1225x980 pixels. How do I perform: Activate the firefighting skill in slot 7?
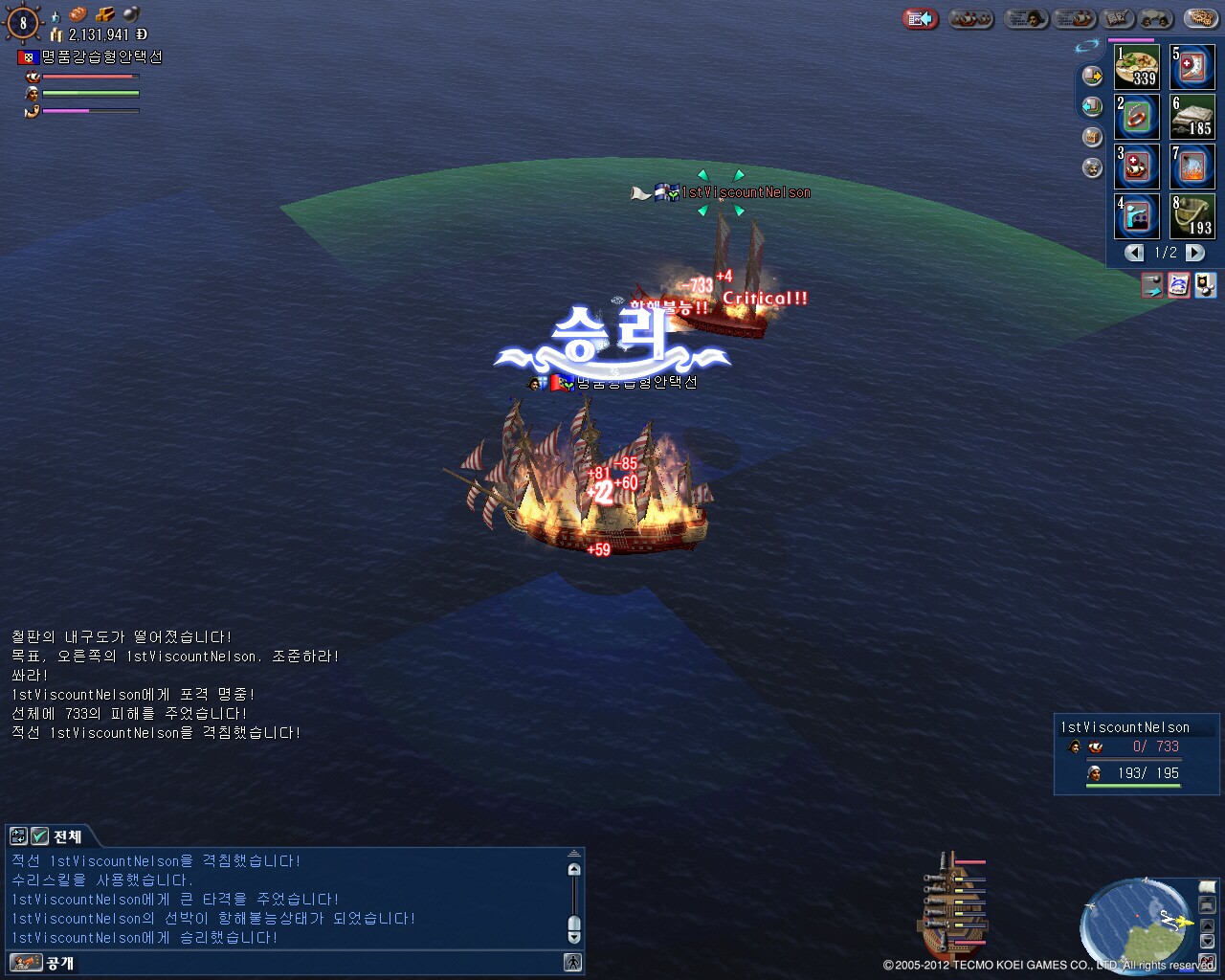[x=1192, y=167]
